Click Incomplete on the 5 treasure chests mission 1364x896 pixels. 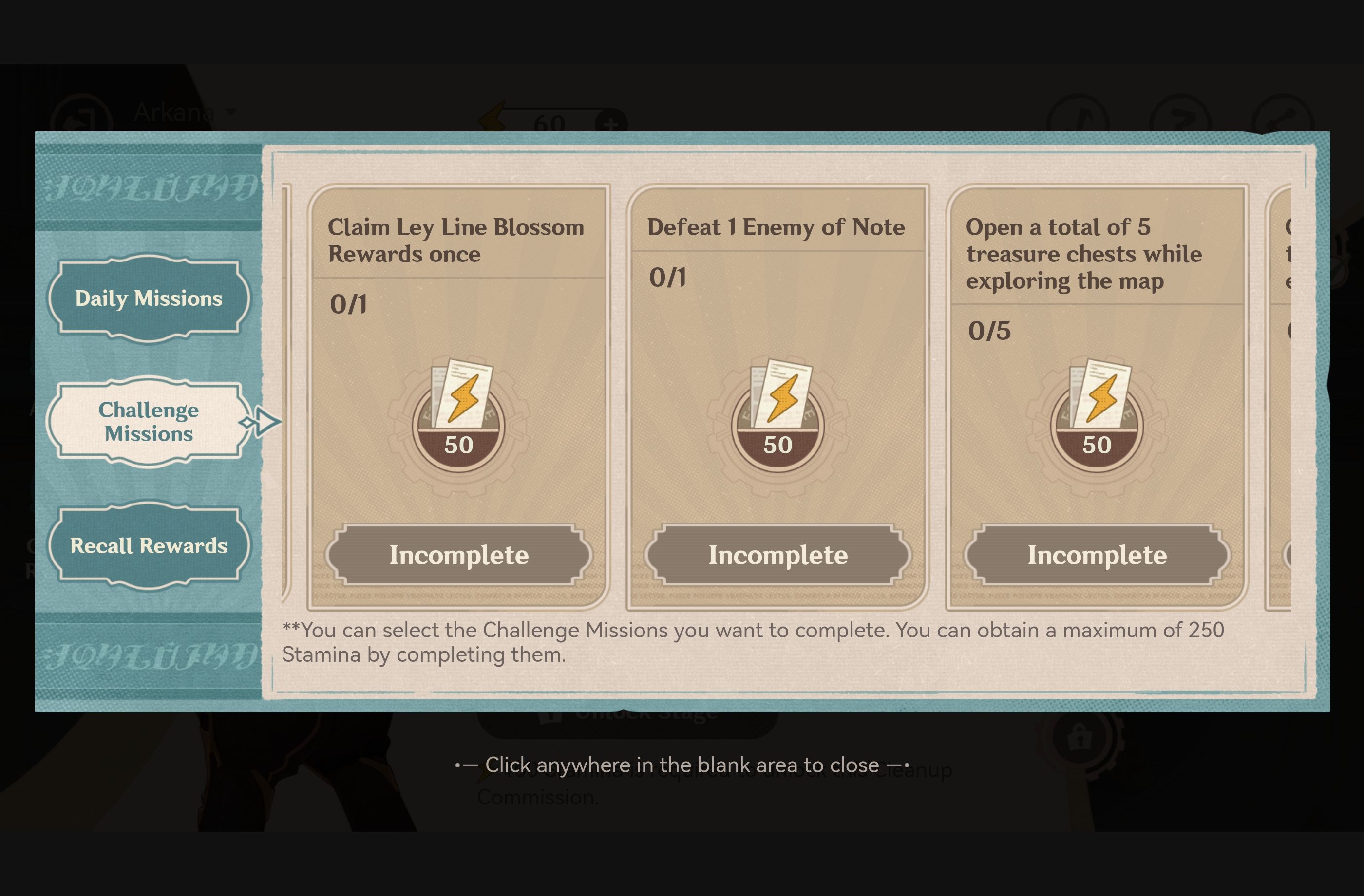click(1098, 554)
